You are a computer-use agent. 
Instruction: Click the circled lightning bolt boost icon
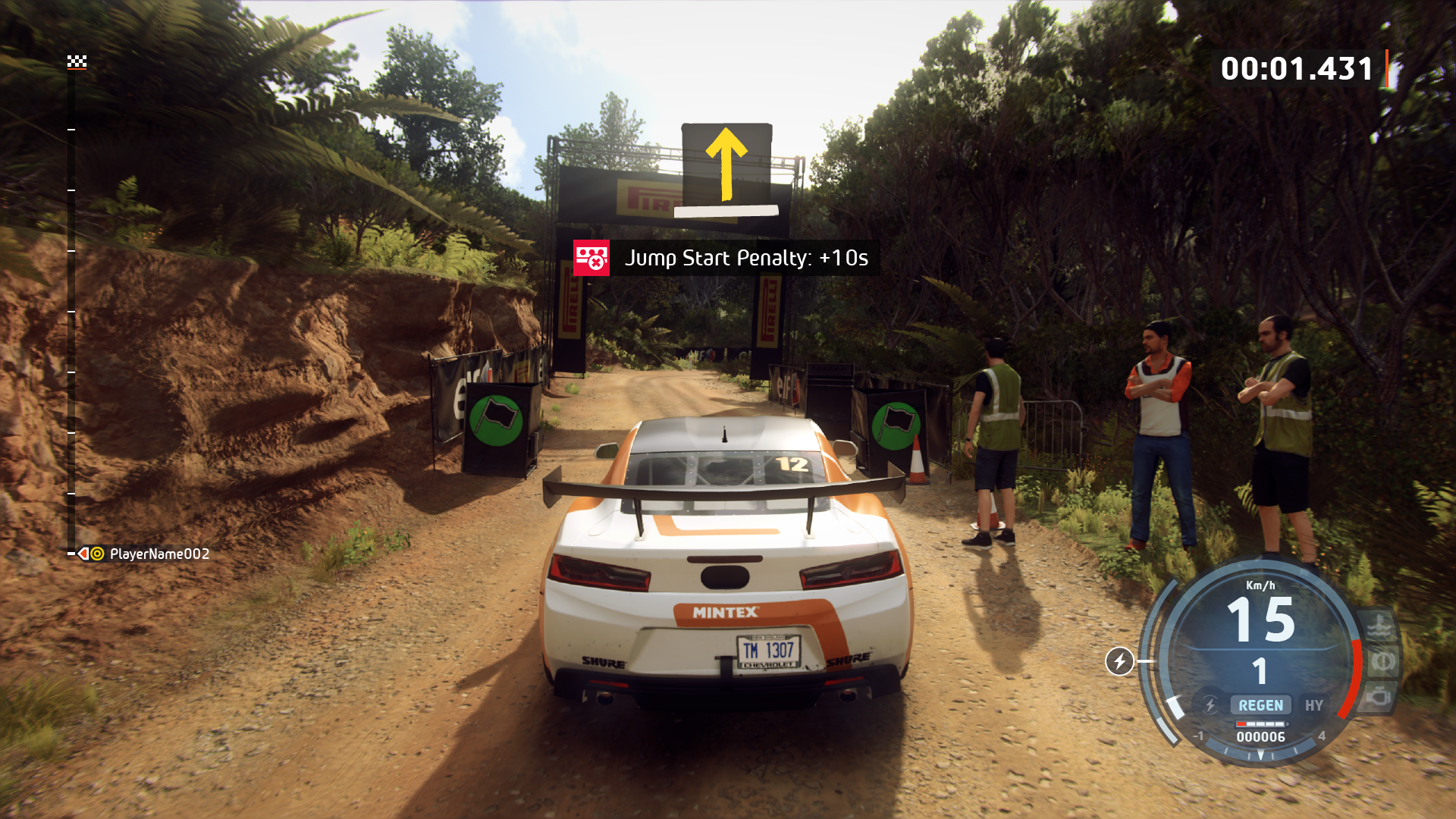[x=1119, y=661]
